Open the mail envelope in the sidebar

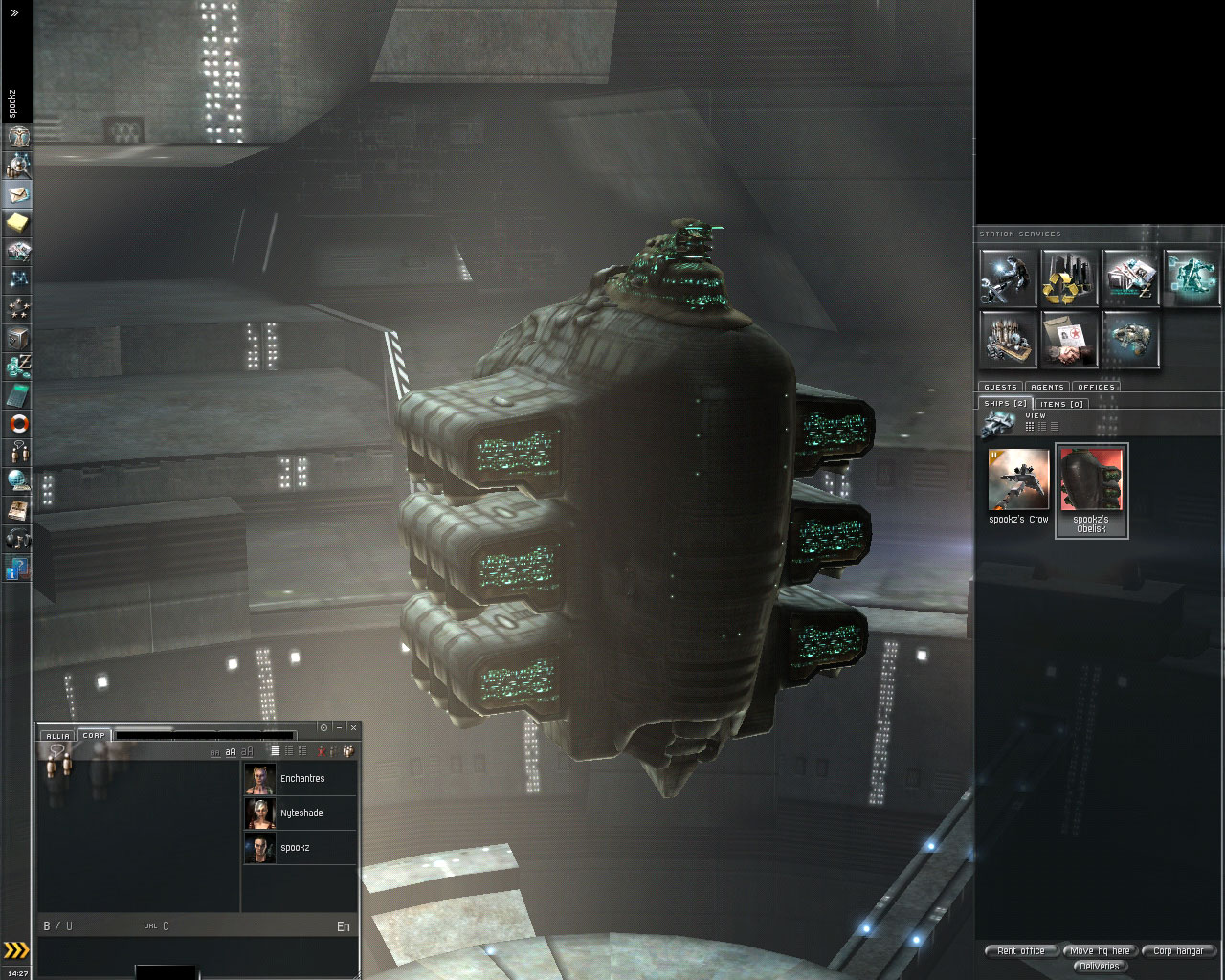click(18, 194)
